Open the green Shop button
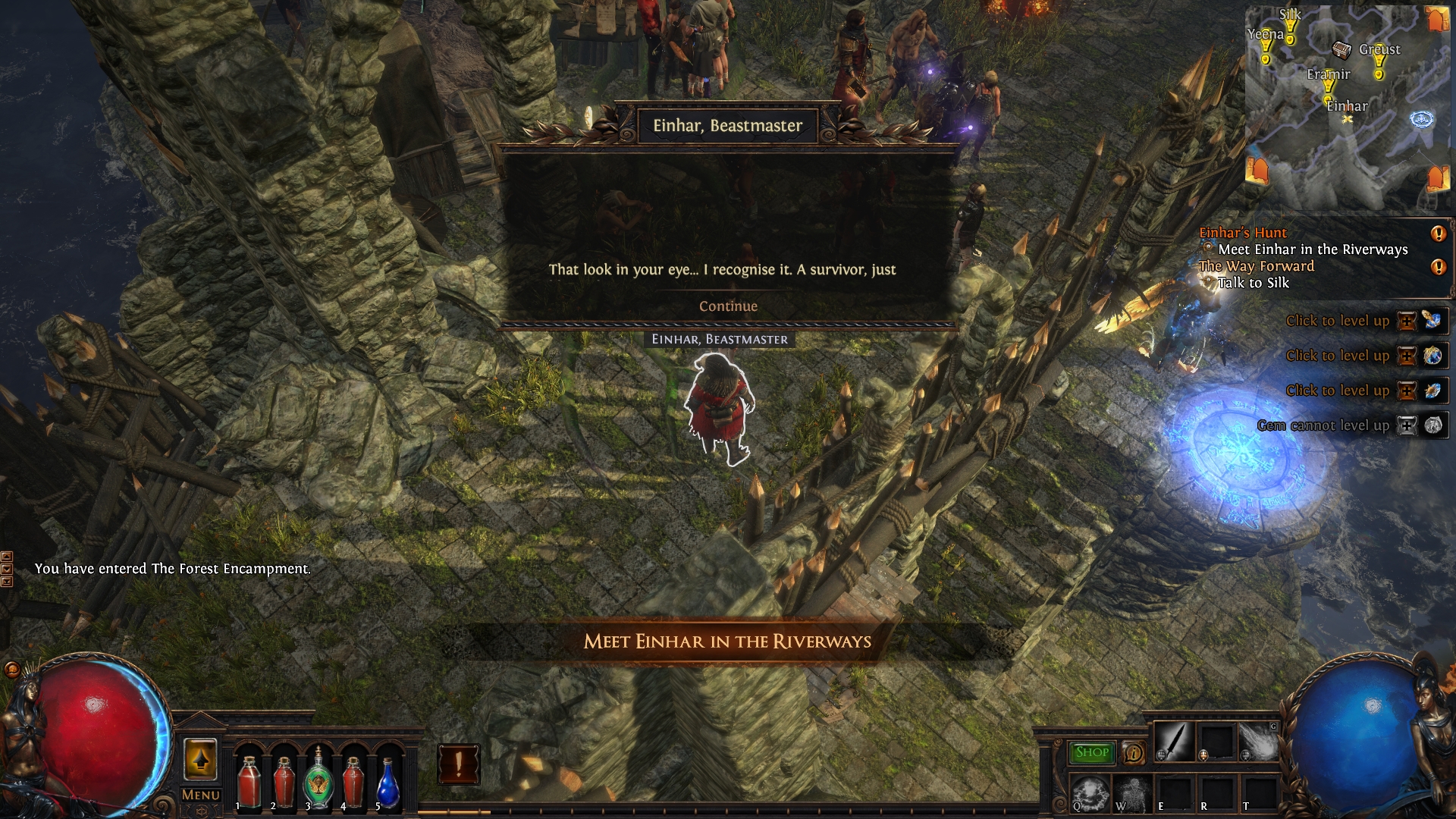The width and height of the screenshot is (1456, 819). pyautogui.click(x=1091, y=752)
